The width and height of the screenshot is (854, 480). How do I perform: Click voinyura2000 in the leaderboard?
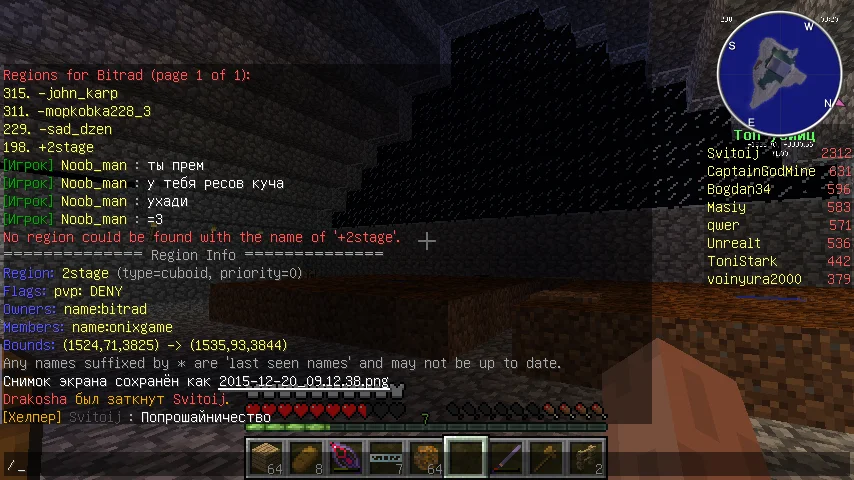[x=754, y=279]
